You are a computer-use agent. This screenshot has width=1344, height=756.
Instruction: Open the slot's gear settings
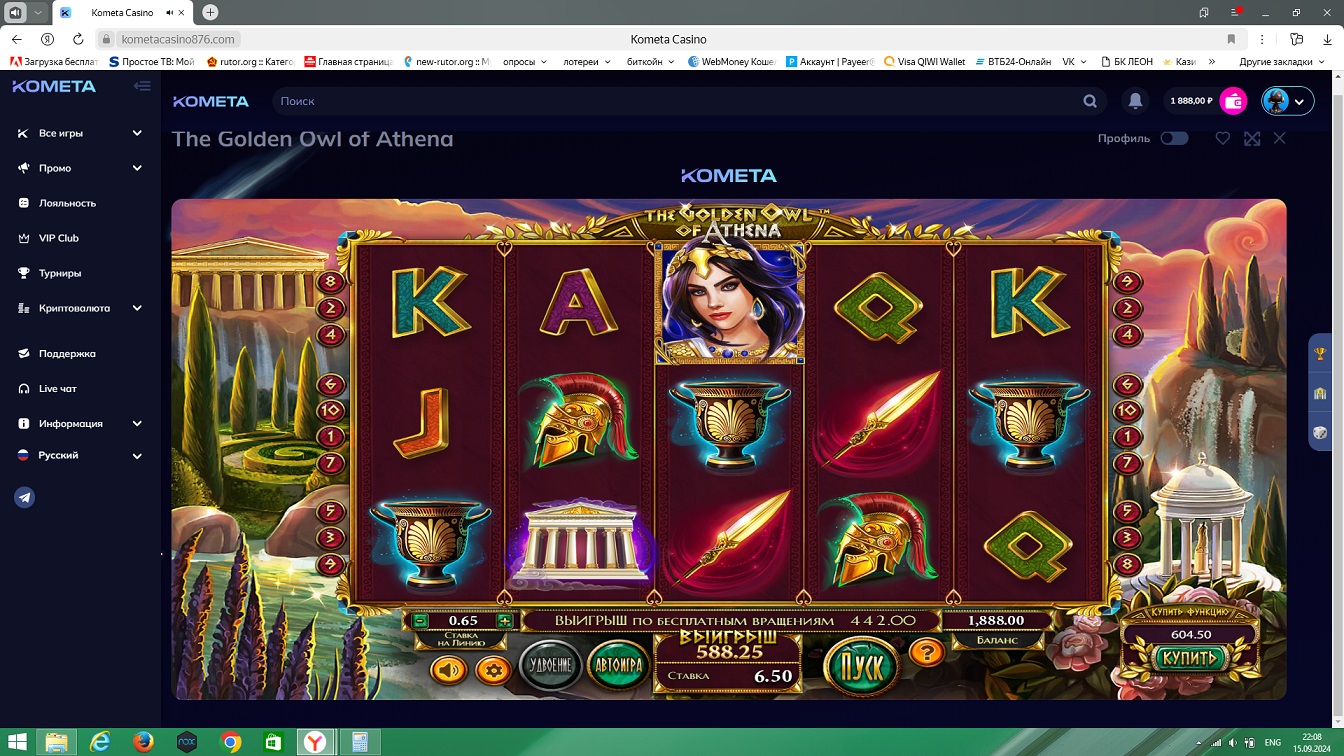[492, 669]
